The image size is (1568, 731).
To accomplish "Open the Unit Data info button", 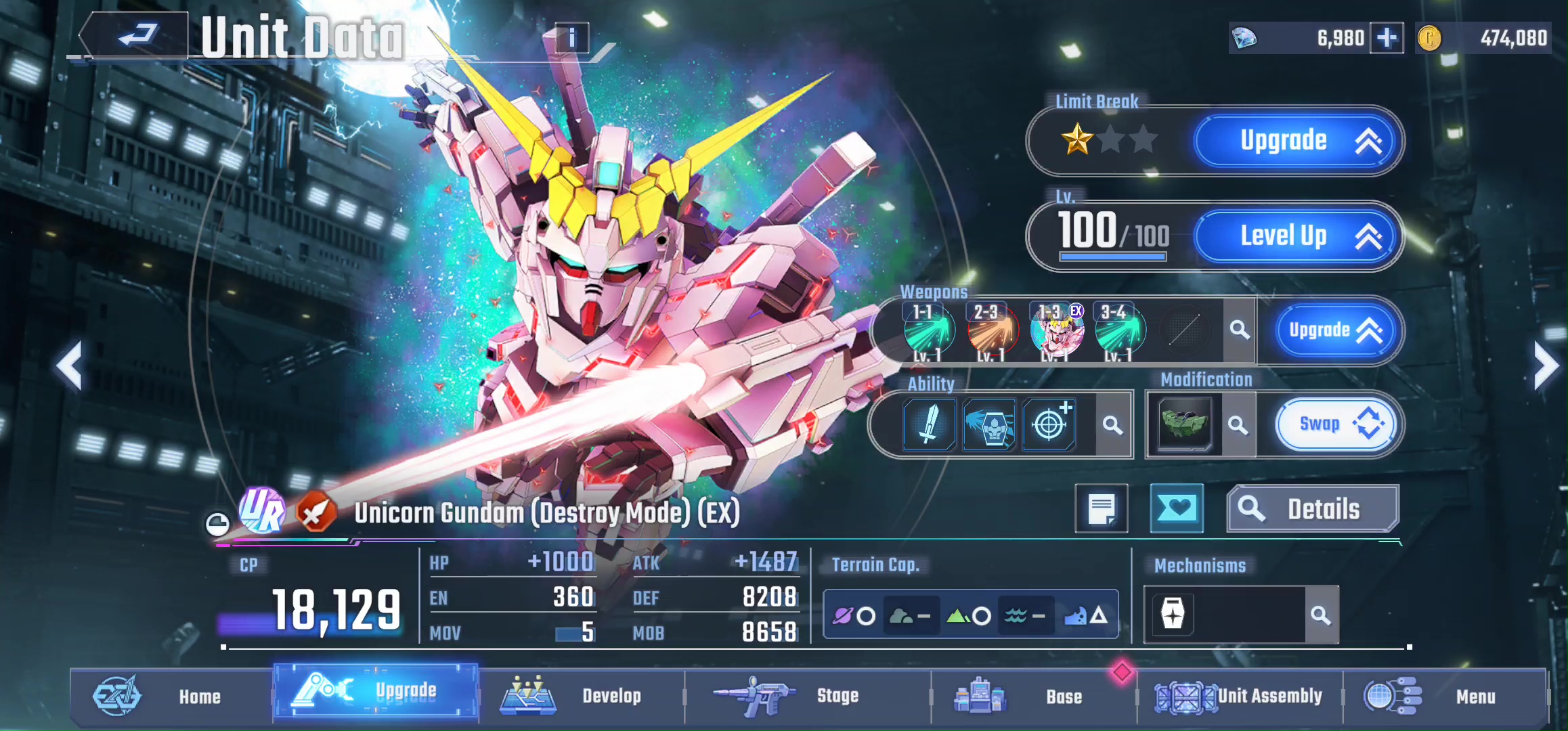I will (571, 38).
